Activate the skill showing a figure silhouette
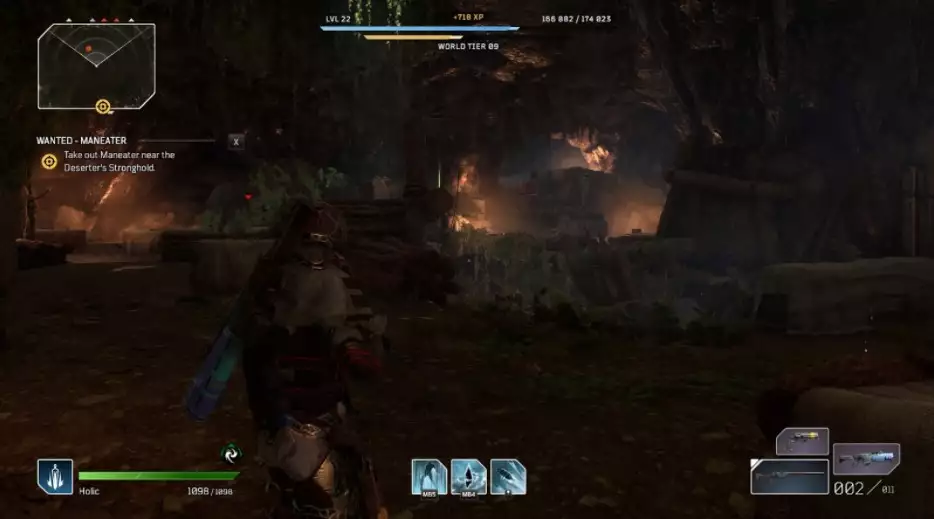This screenshot has width=934, height=519. click(427, 477)
